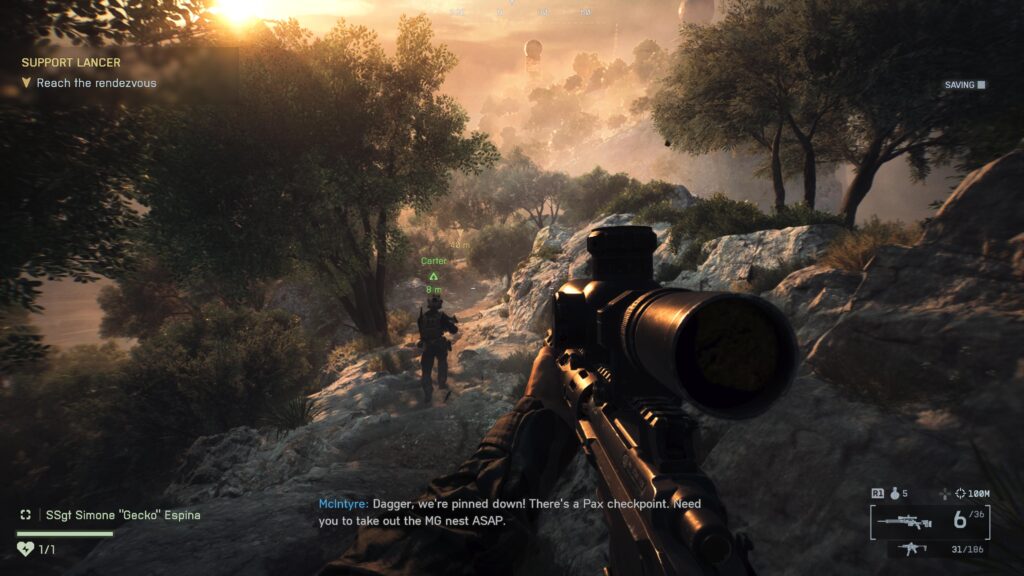Click the 100M scope zeroing crosshair icon
The height and width of the screenshot is (576, 1024).
[x=961, y=493]
